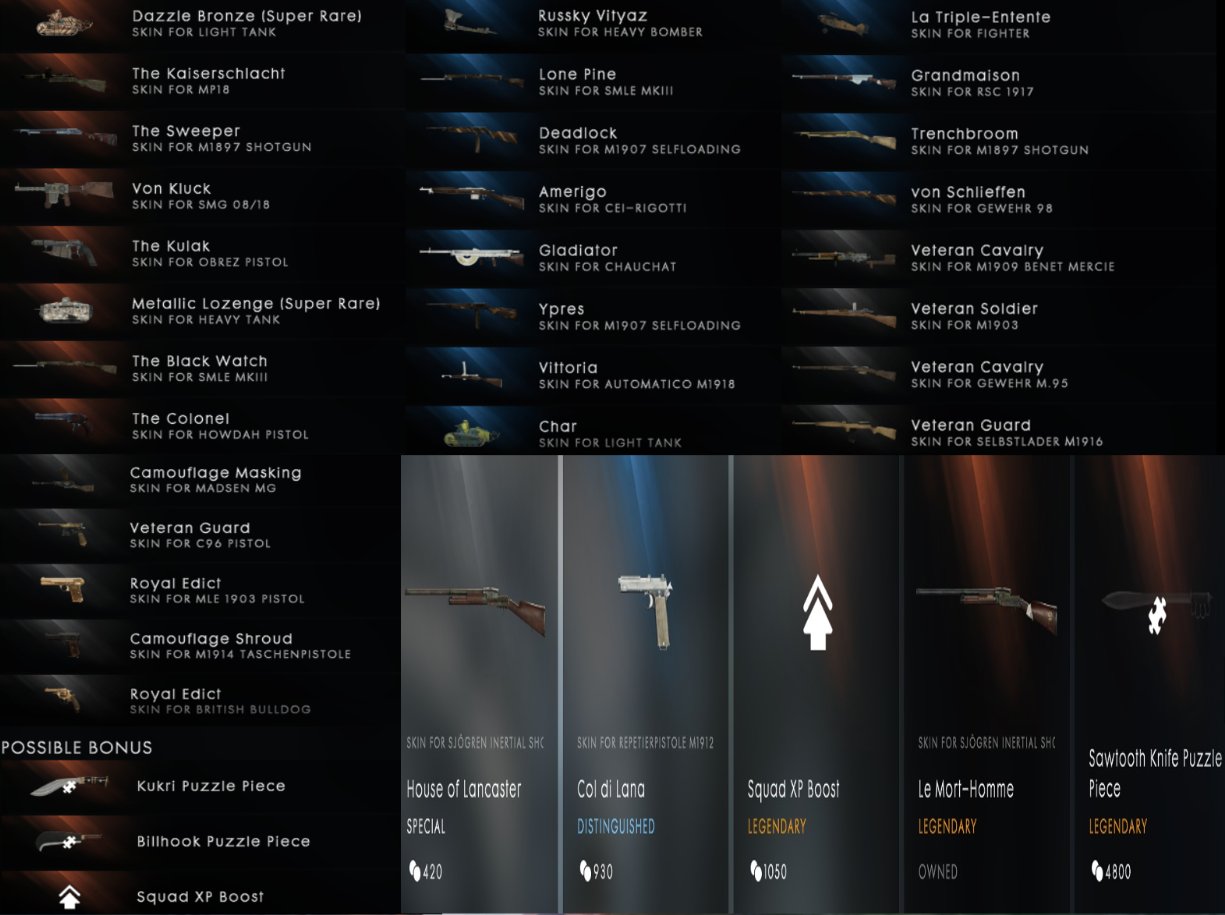Select the Von Kluck SMG 08/18 skin
The width and height of the screenshot is (1225, 915).
click(200, 196)
